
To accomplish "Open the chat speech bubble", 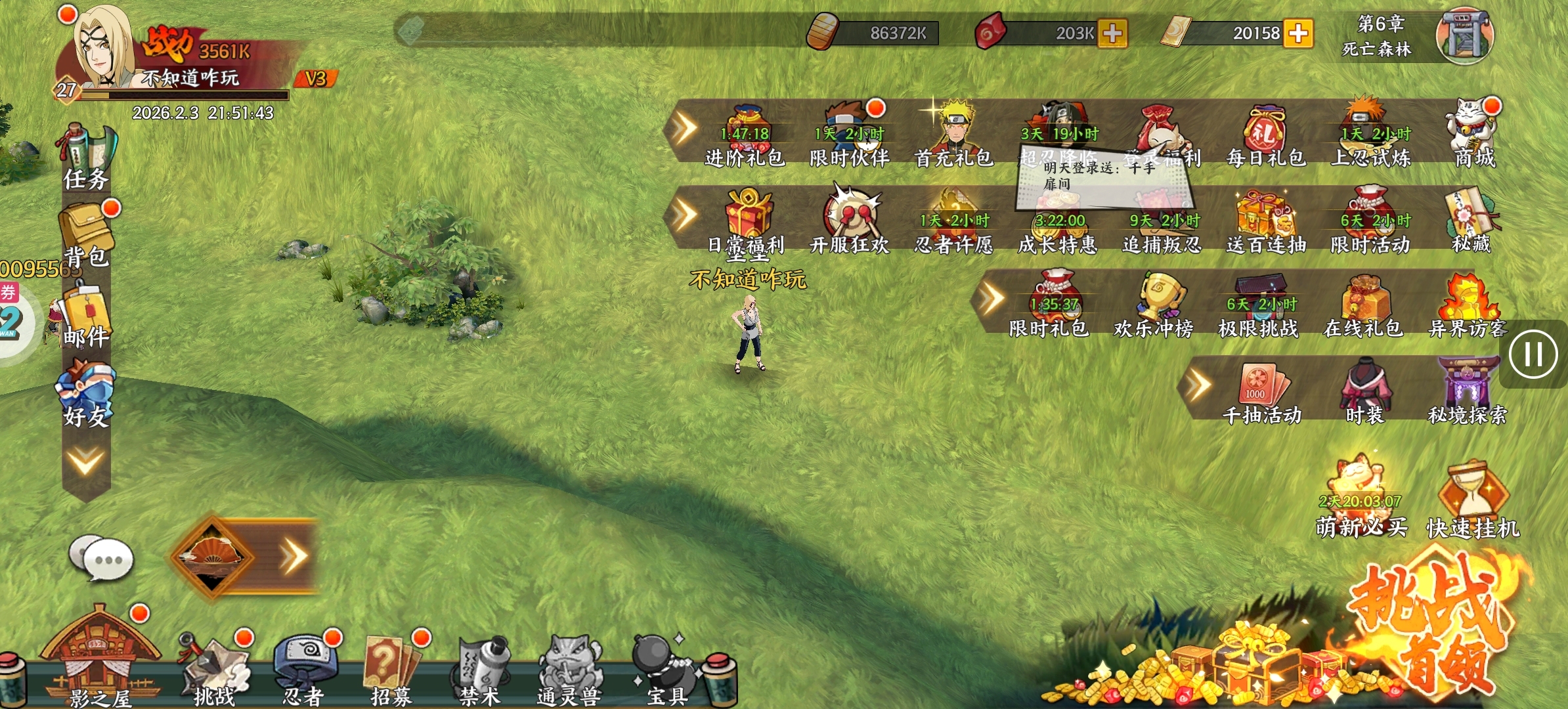I will (102, 559).
